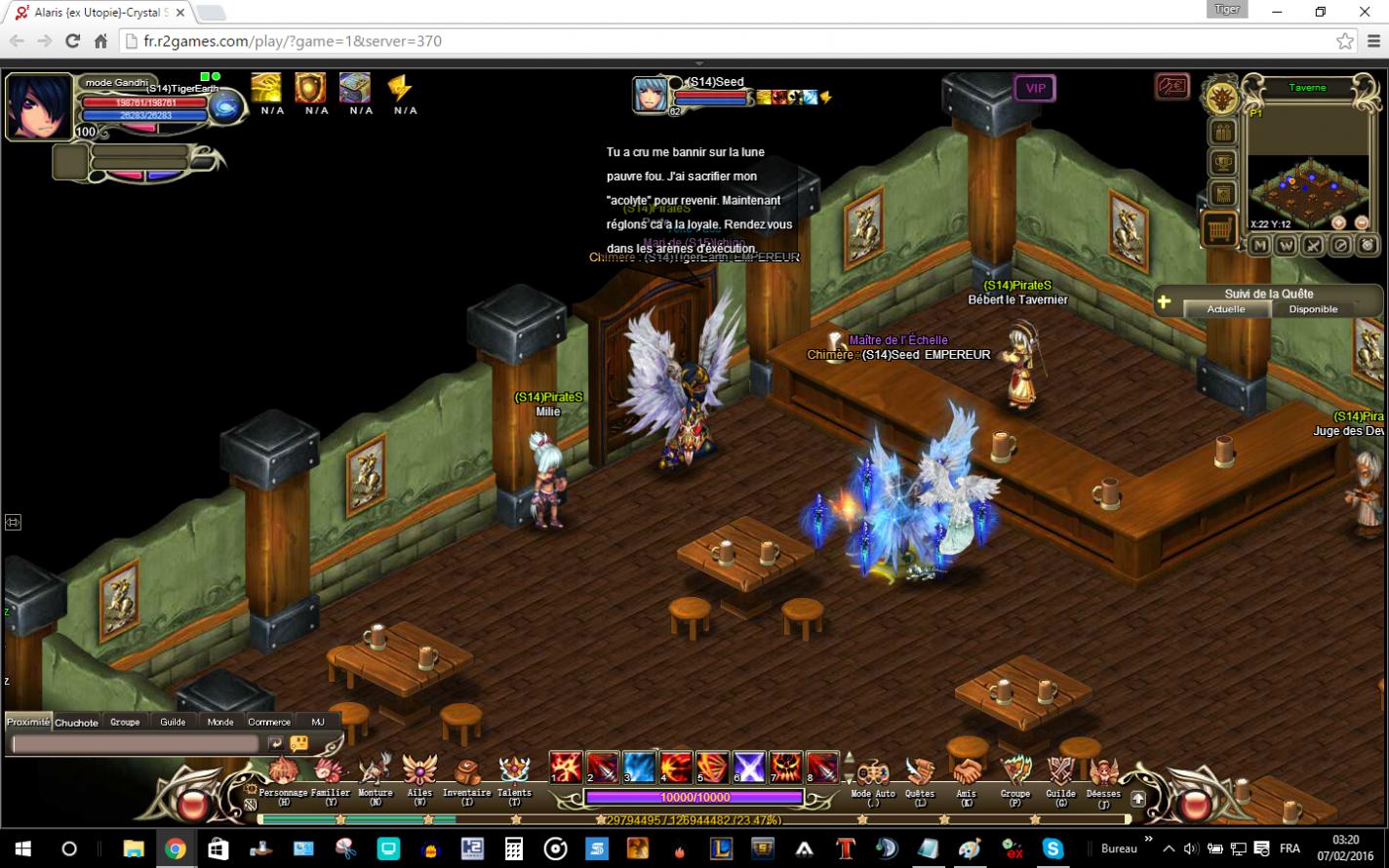Select the Actuelle quest tab
The height and width of the screenshot is (868, 1389).
[x=1226, y=309]
